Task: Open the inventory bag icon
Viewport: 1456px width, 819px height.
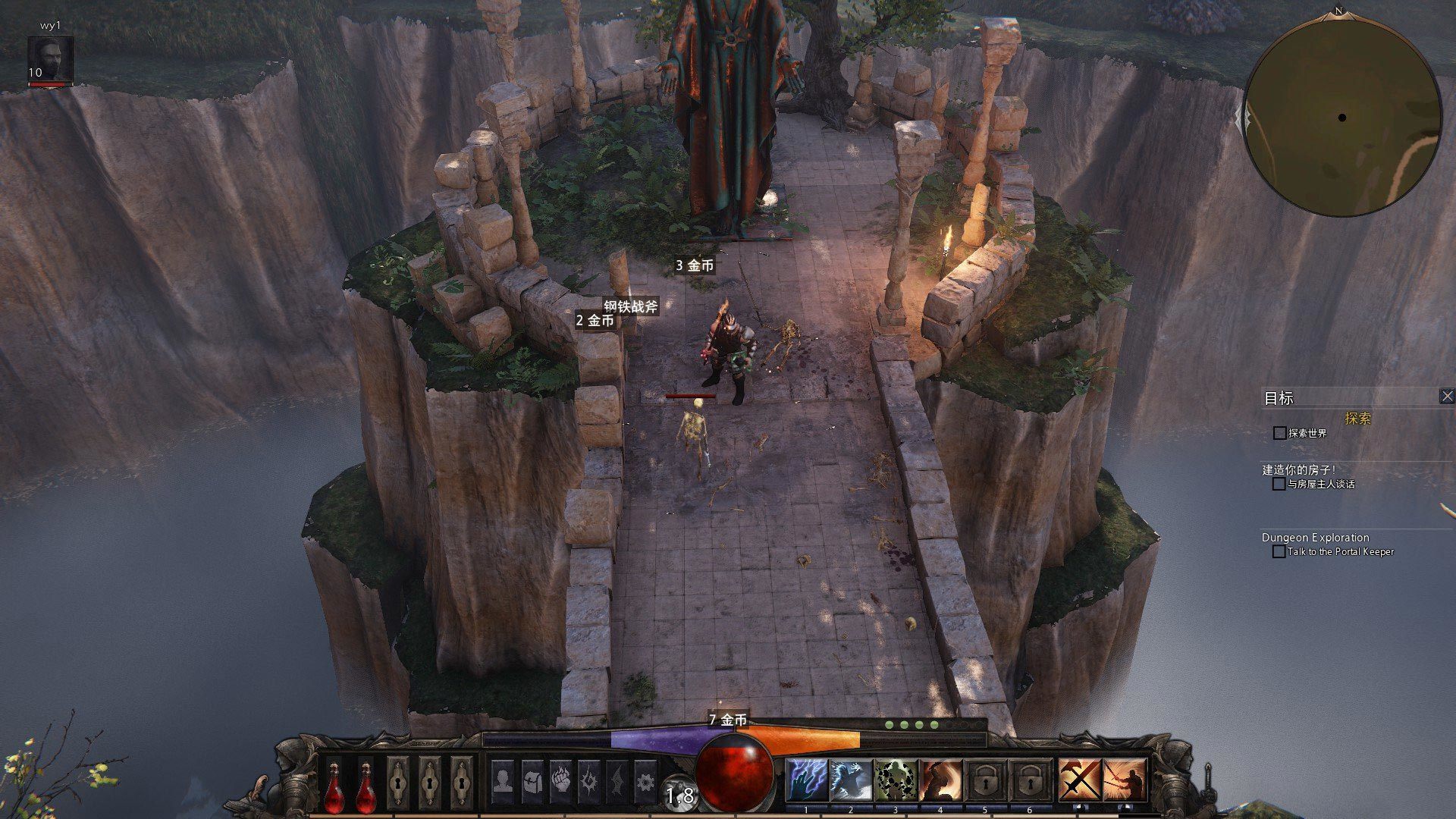Action: pos(532,780)
